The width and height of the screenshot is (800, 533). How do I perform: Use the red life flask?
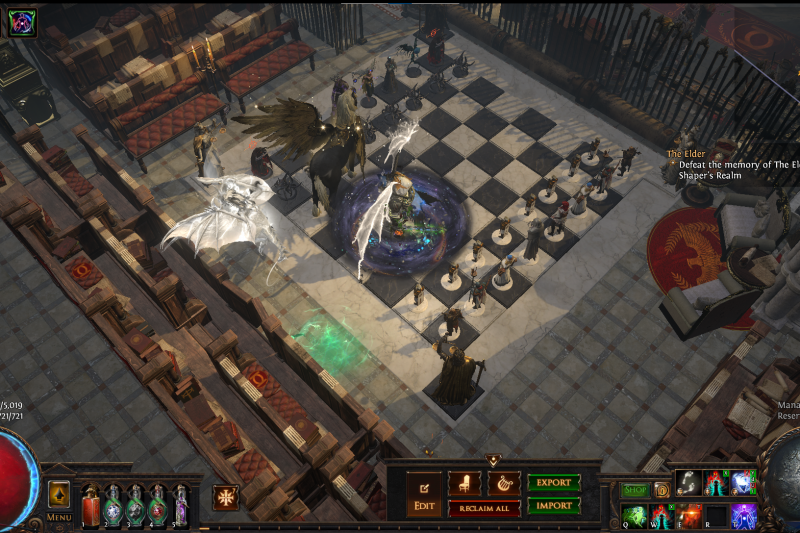point(91,506)
